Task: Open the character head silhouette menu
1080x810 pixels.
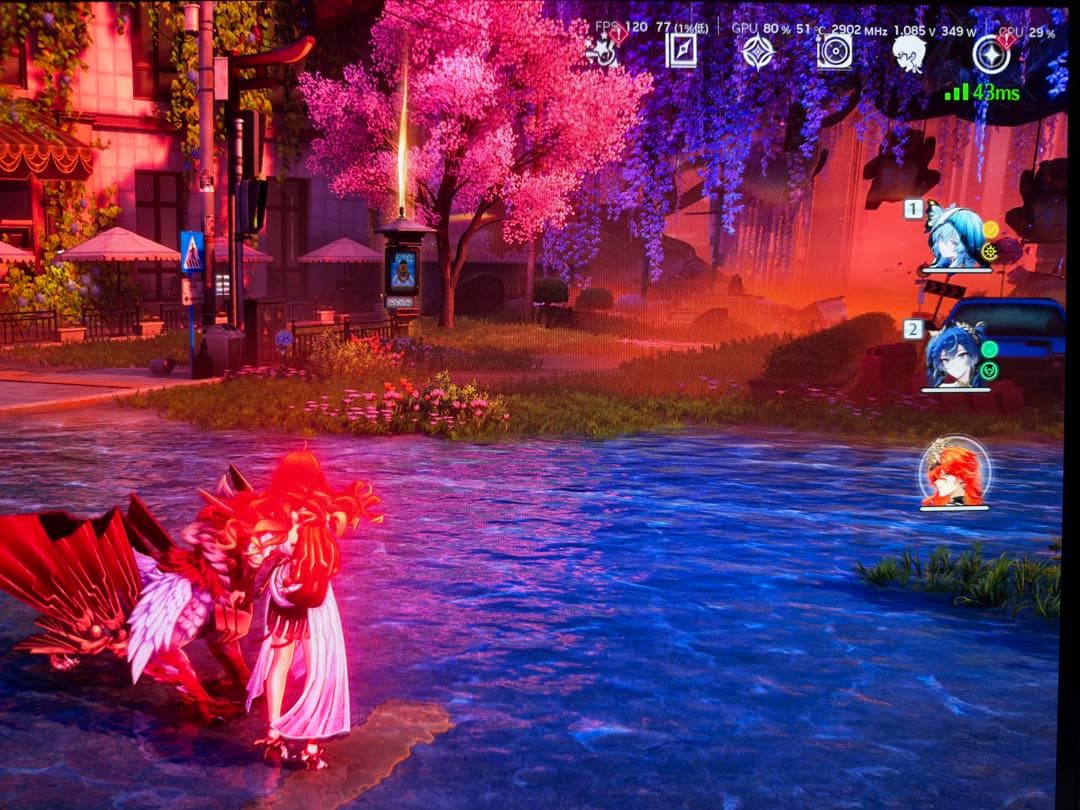Action: click(x=909, y=52)
